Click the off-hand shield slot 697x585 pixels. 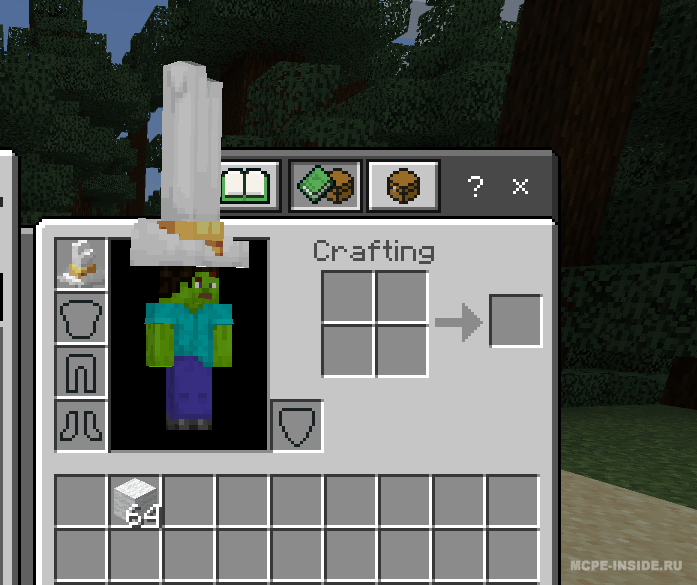coord(297,426)
